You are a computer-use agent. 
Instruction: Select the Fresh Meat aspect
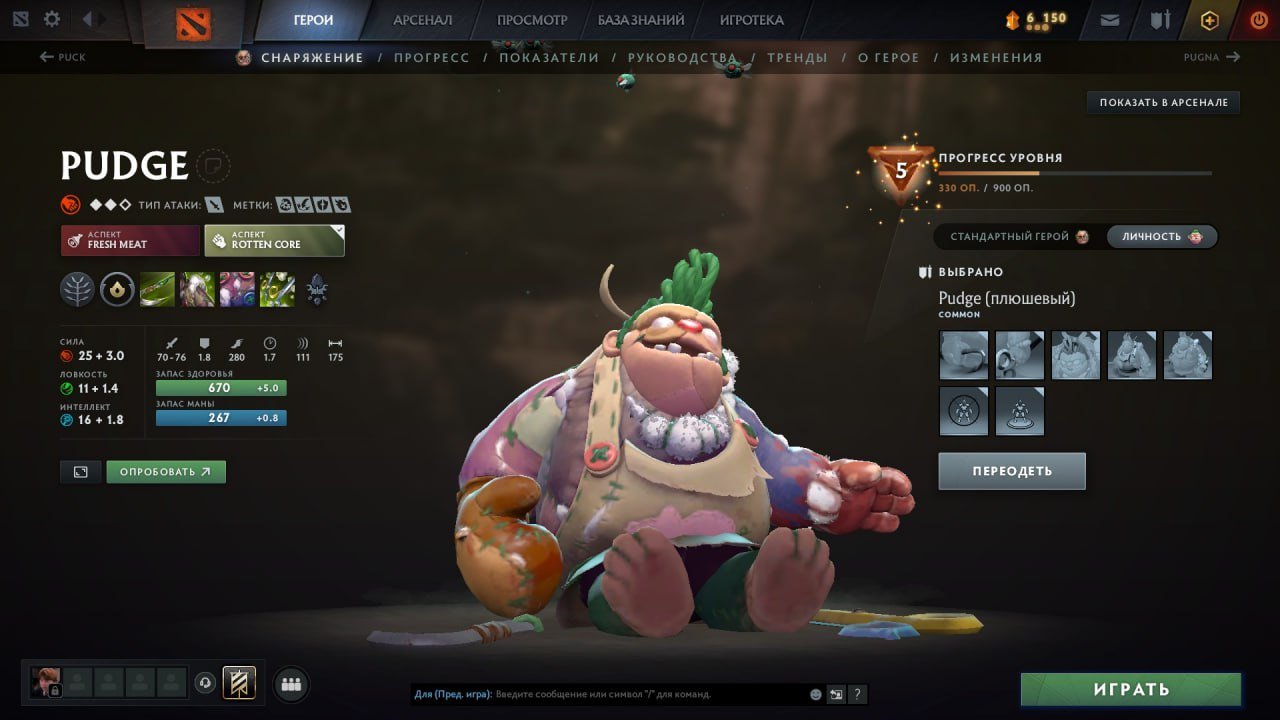click(129, 240)
